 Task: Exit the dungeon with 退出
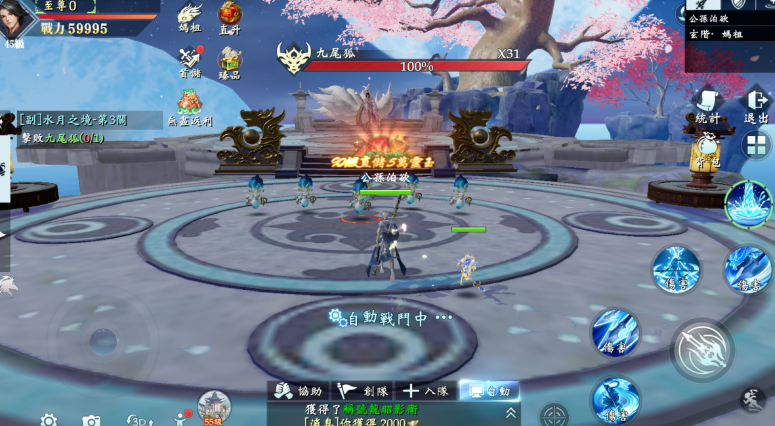pyautogui.click(x=757, y=104)
